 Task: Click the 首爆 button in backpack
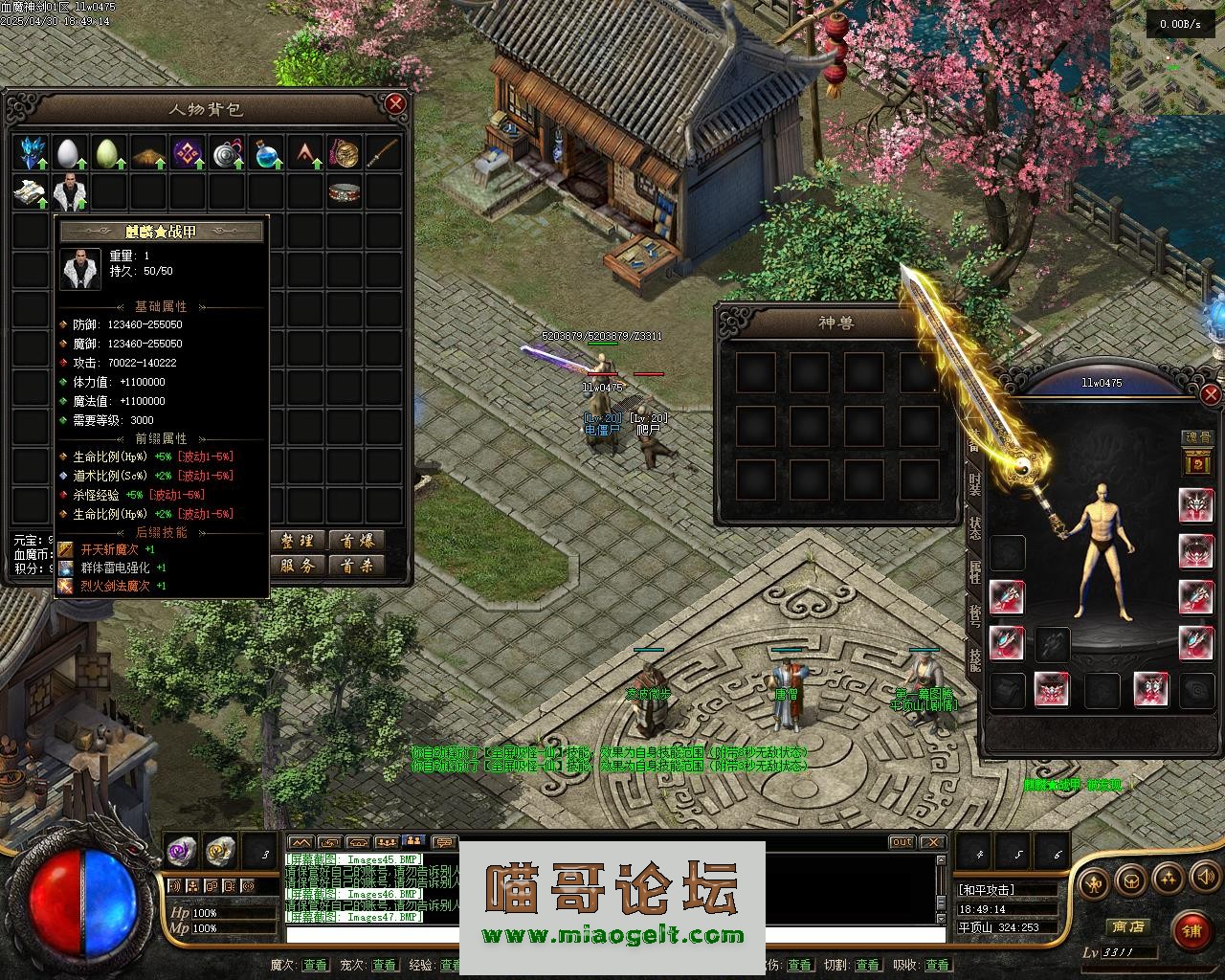tap(356, 541)
